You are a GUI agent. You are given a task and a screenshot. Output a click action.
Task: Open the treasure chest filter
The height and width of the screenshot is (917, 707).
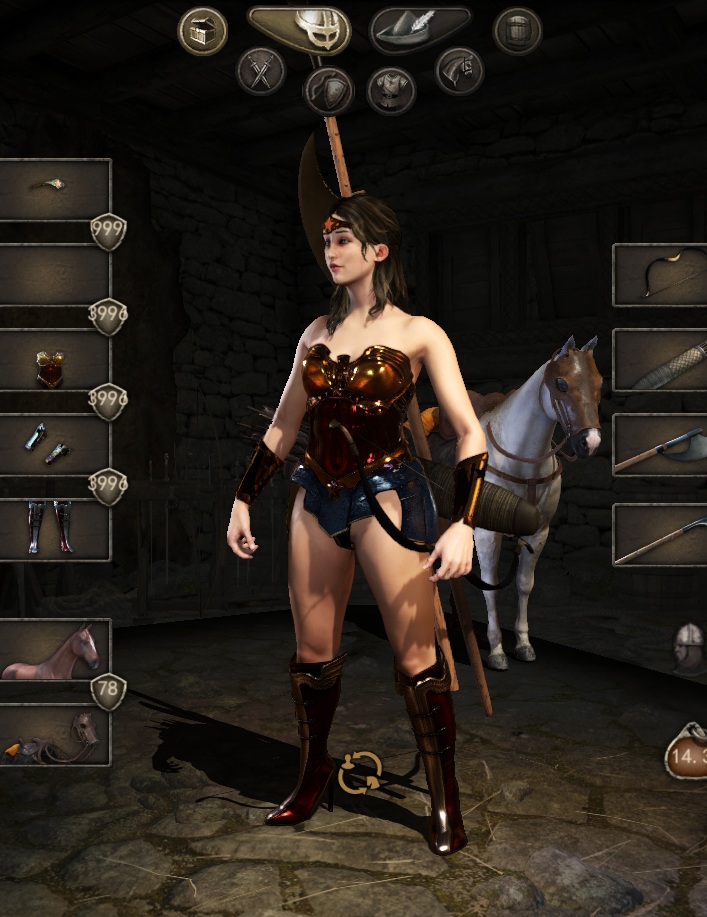point(202,31)
